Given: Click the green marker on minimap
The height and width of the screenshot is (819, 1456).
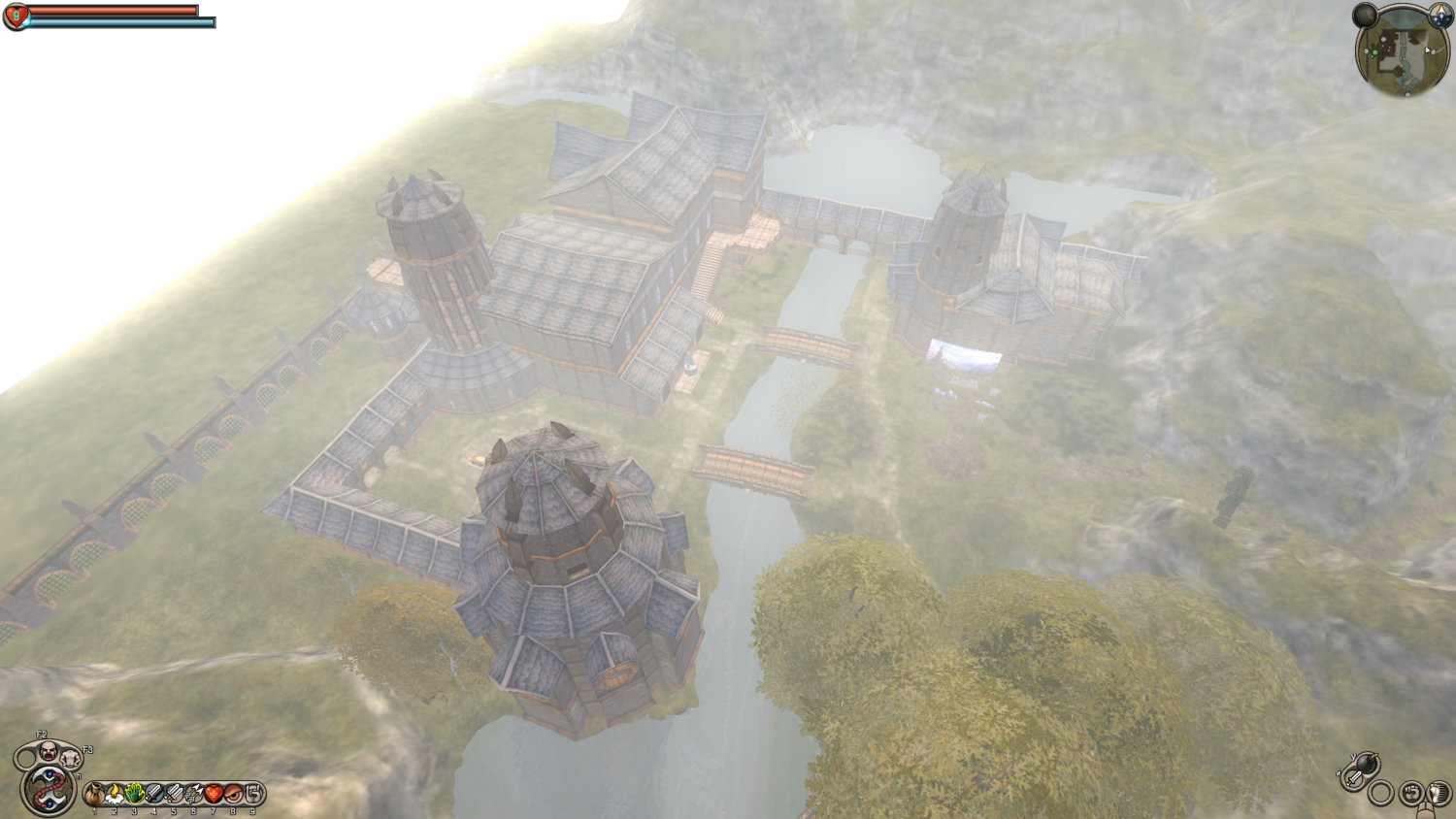Looking at the screenshot, I should (1374, 53).
